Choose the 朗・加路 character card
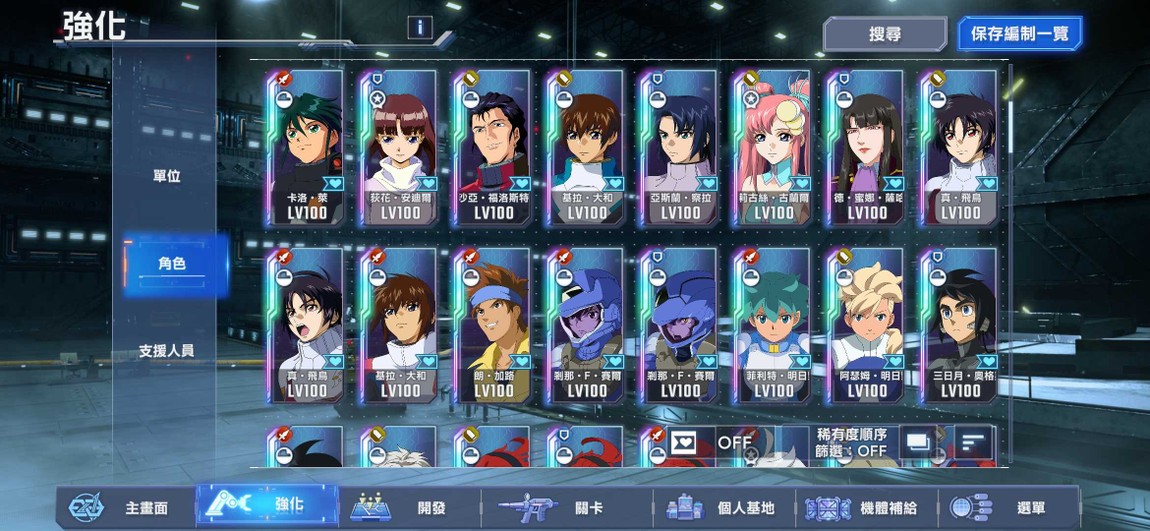The height and width of the screenshot is (531, 1150). 493,325
